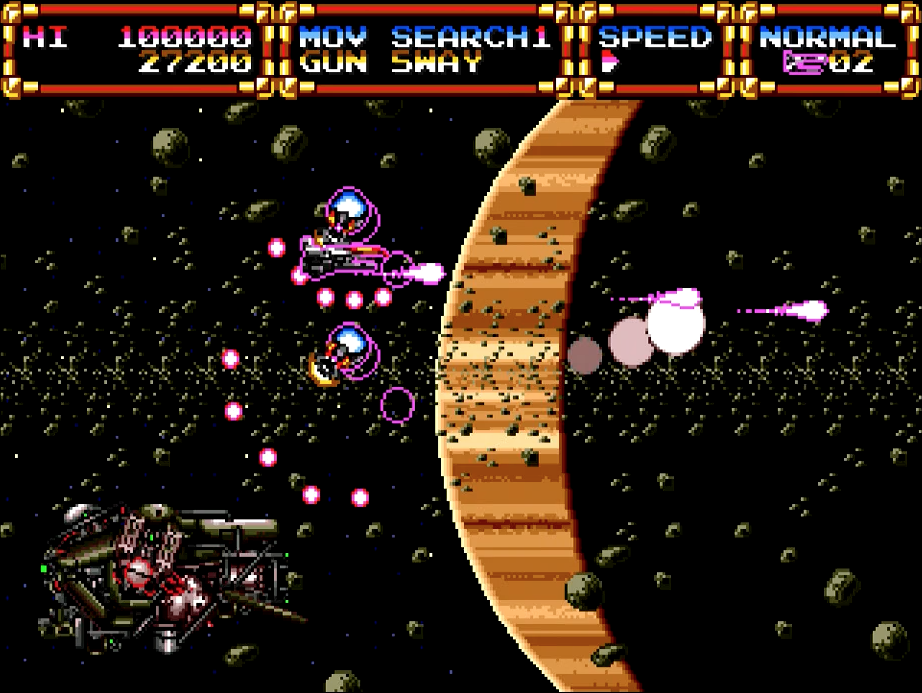Select the GUN SWAY weapon label
Viewport: 922px width, 693px height.
(390, 62)
